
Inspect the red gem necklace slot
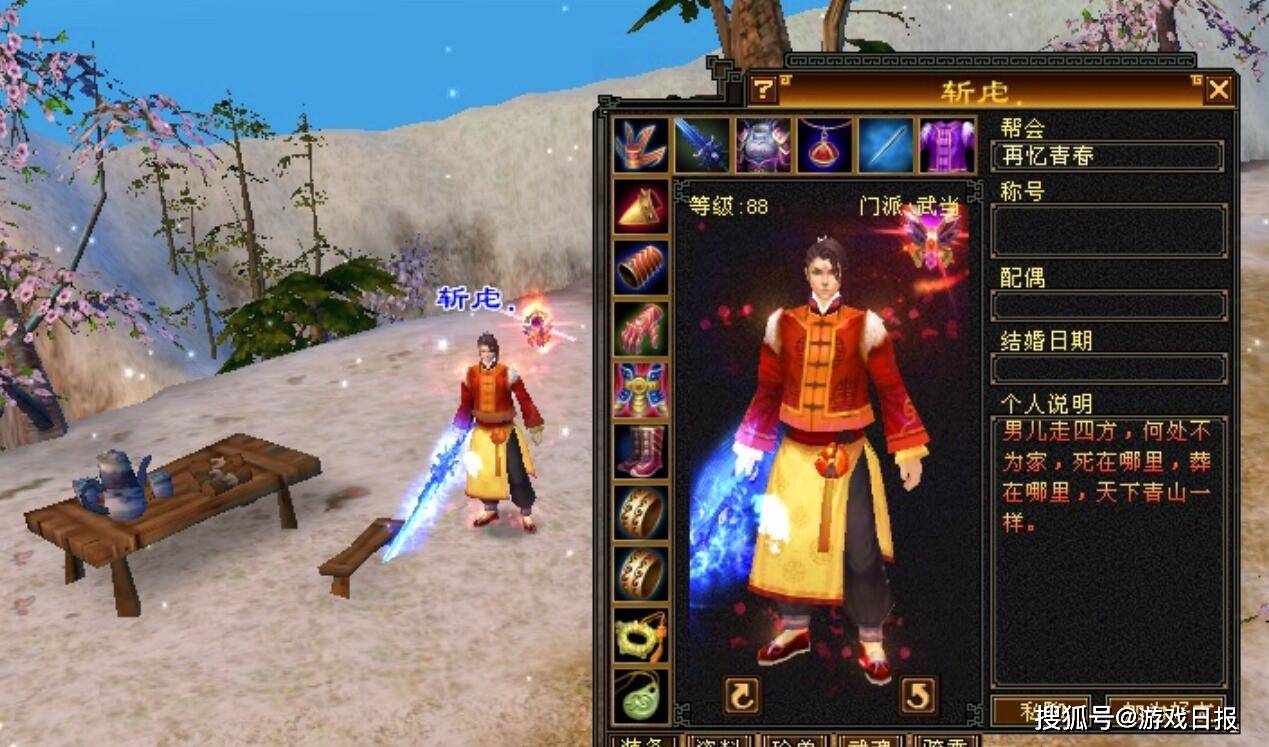pos(825,146)
